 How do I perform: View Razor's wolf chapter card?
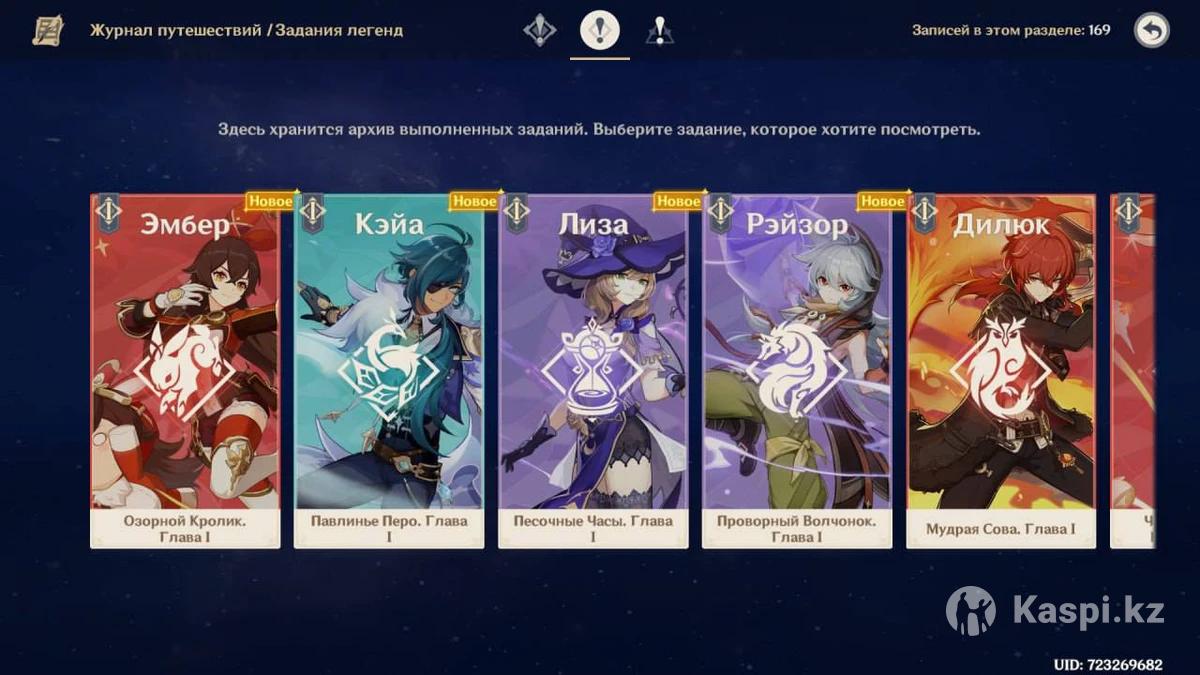click(x=797, y=370)
